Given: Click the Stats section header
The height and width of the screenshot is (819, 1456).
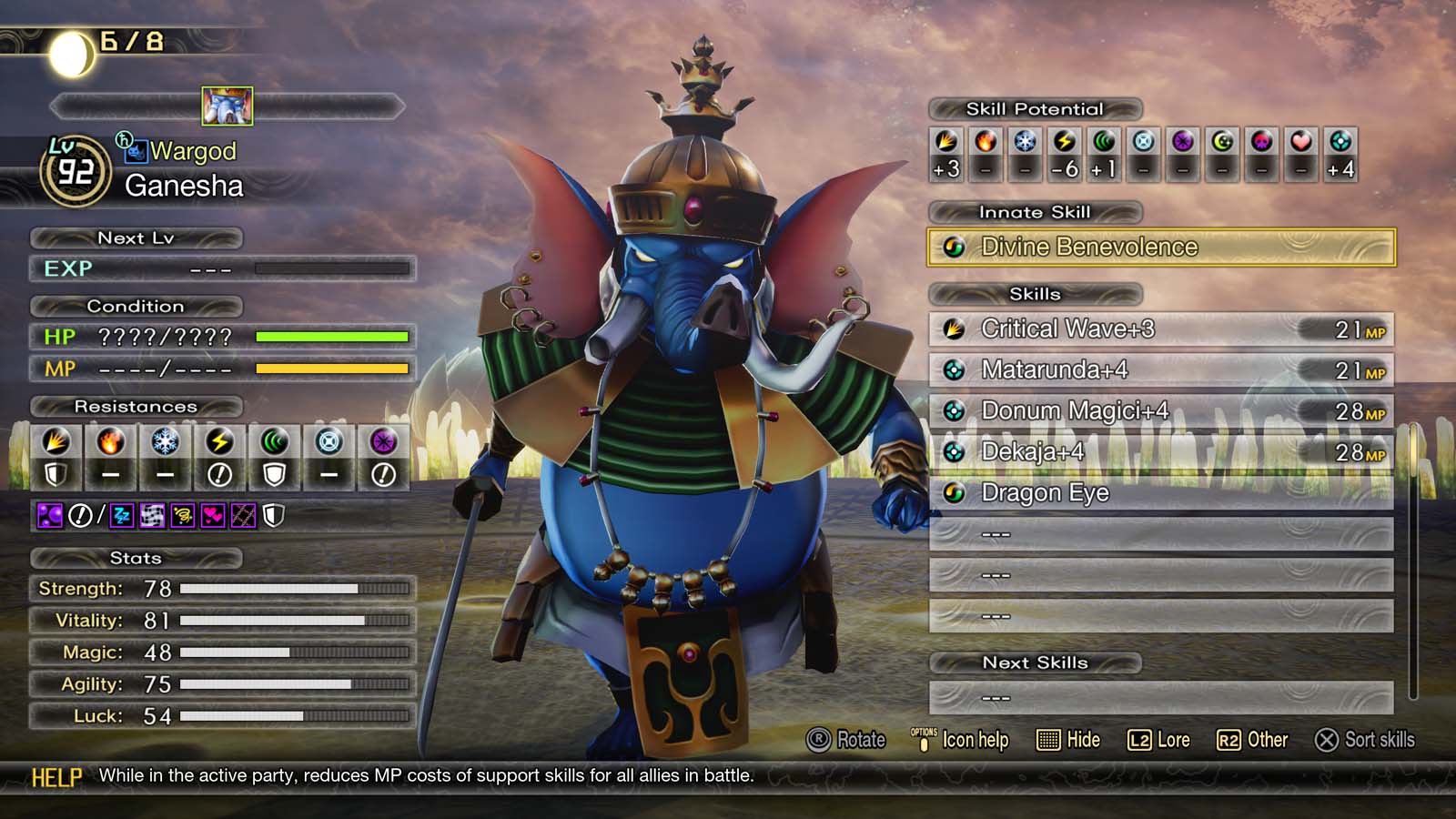Looking at the screenshot, I should [136, 558].
